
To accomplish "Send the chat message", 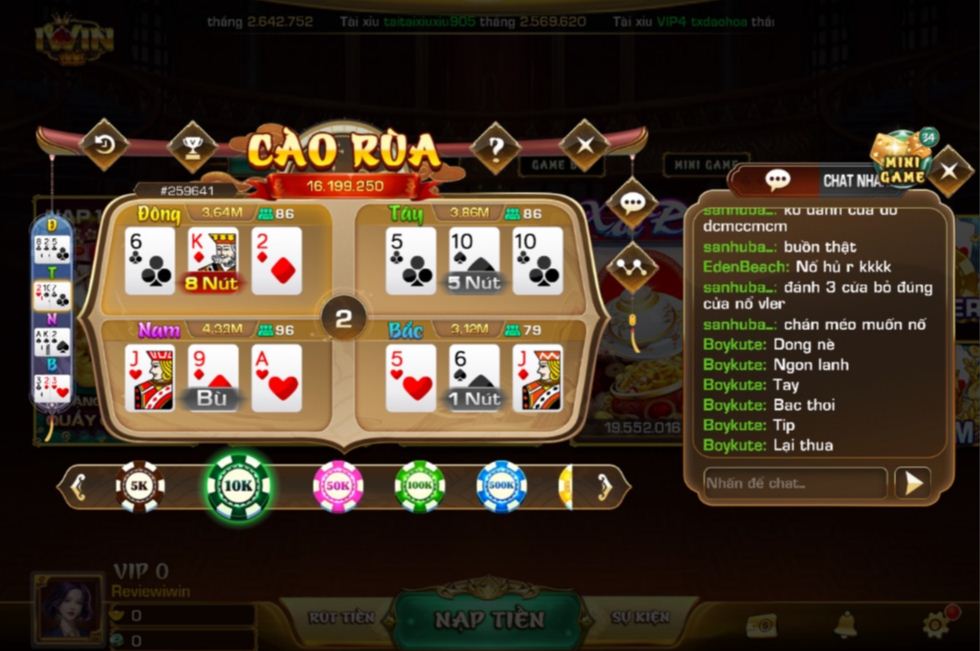I will (912, 483).
